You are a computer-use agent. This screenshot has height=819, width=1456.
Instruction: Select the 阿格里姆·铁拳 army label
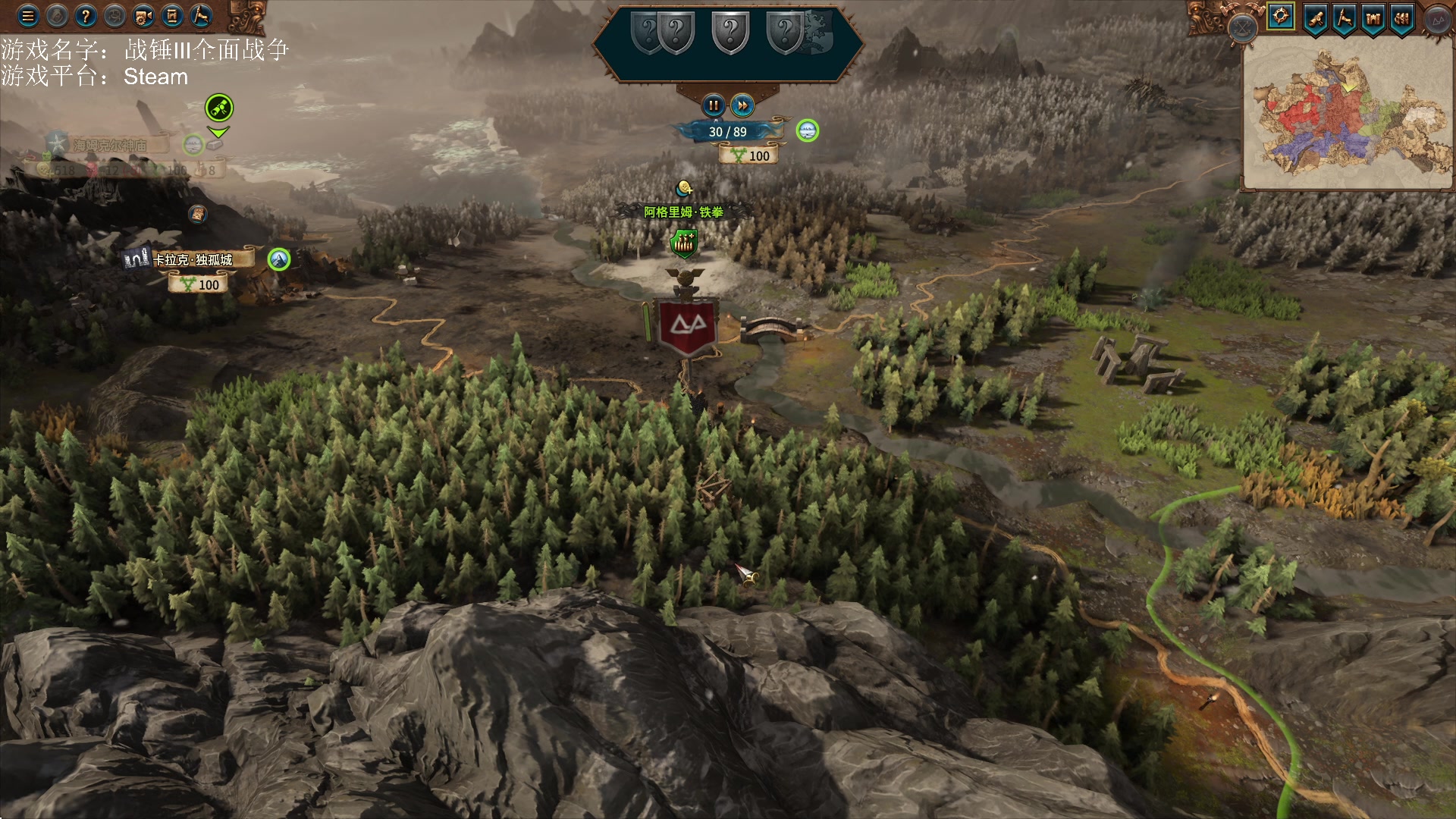[683, 212]
